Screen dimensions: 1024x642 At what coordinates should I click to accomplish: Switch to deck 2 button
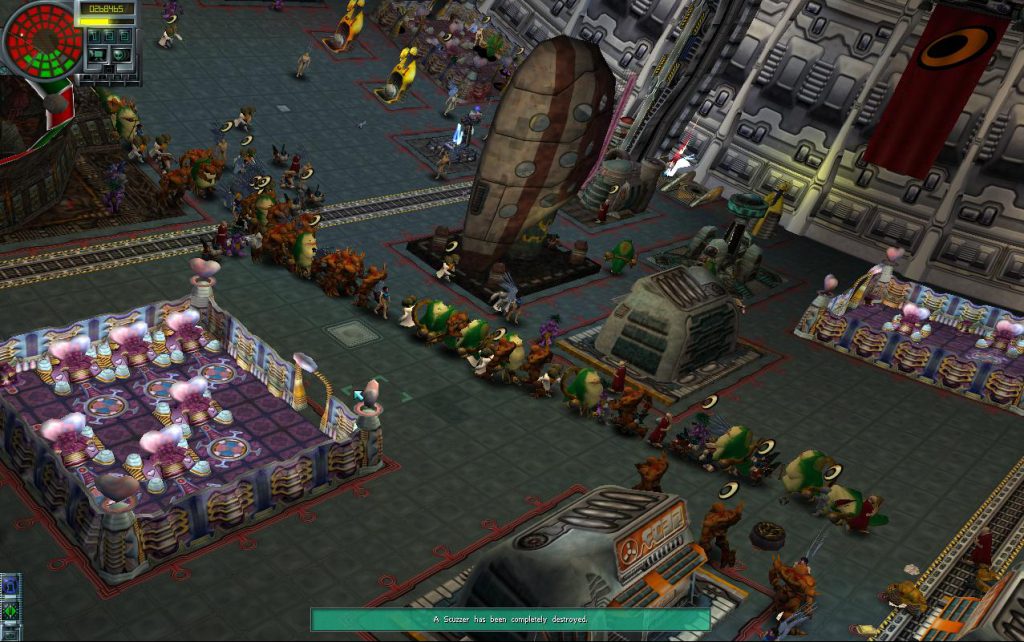(108, 34)
